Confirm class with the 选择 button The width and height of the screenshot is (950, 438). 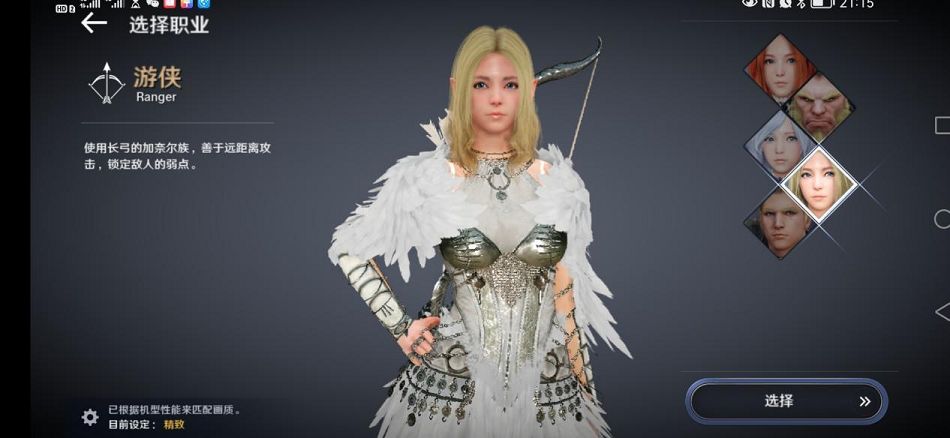pyautogui.click(x=786, y=401)
